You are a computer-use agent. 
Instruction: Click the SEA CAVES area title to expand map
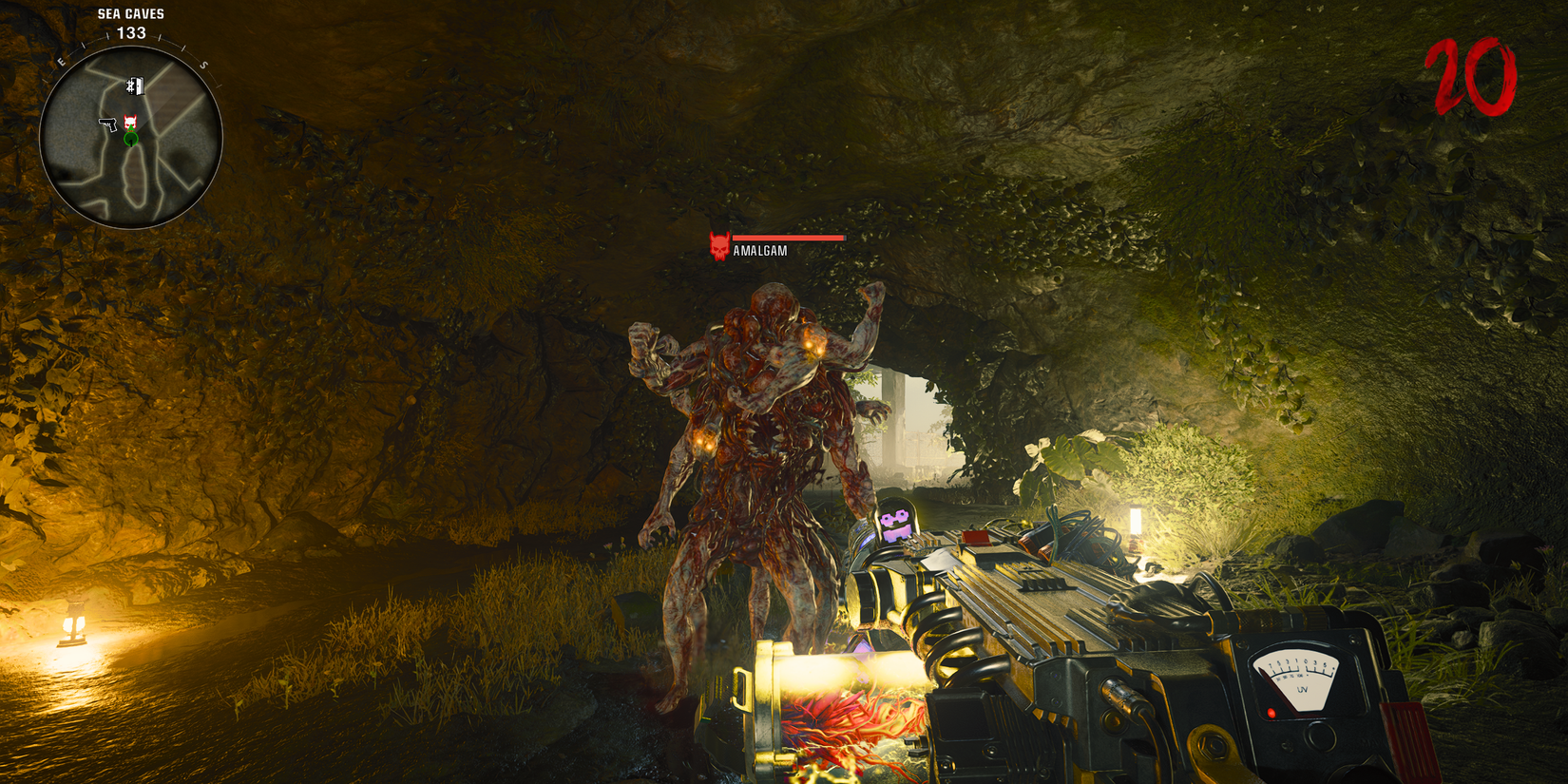click(130, 14)
